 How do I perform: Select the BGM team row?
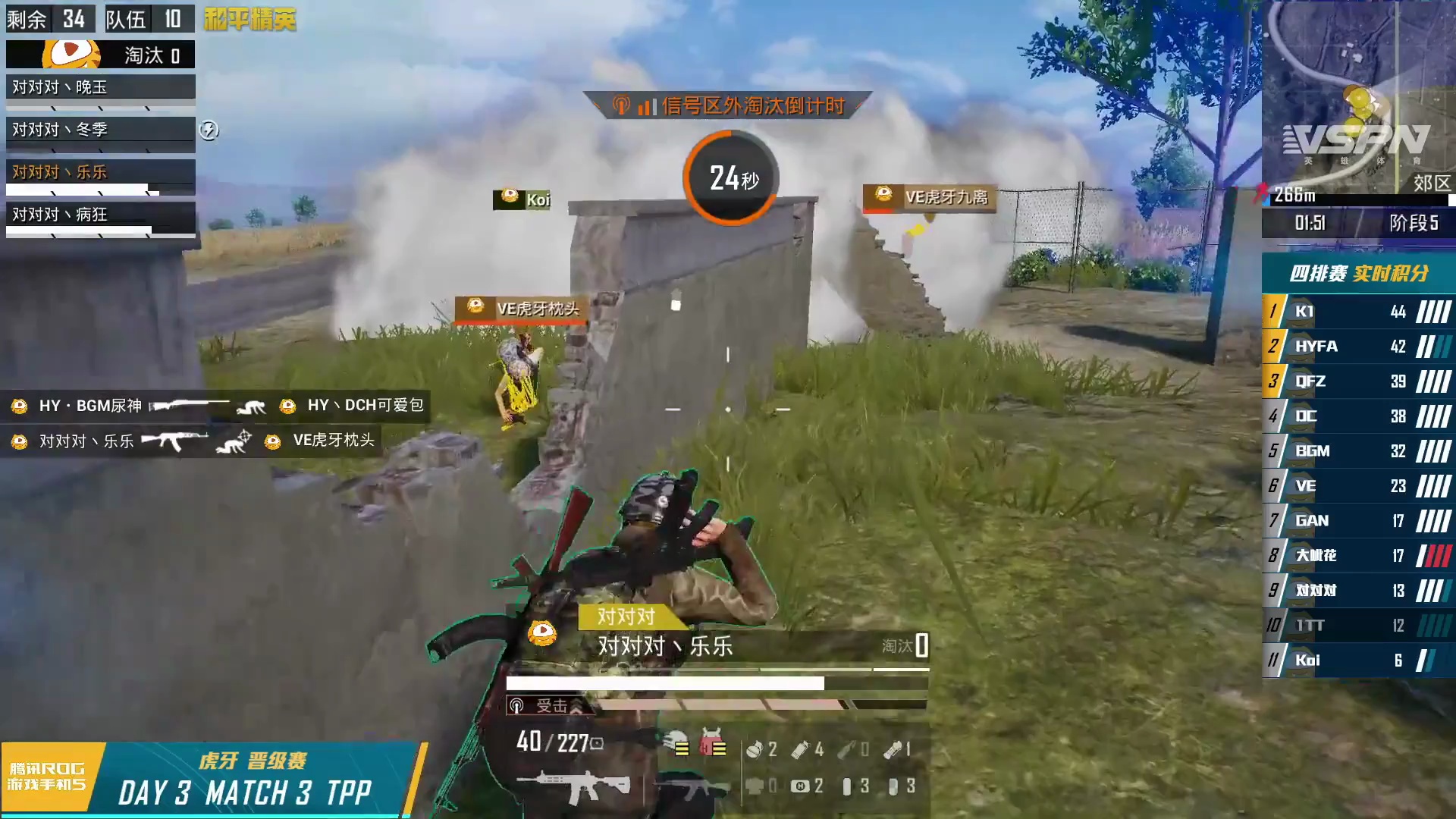(x=1357, y=451)
